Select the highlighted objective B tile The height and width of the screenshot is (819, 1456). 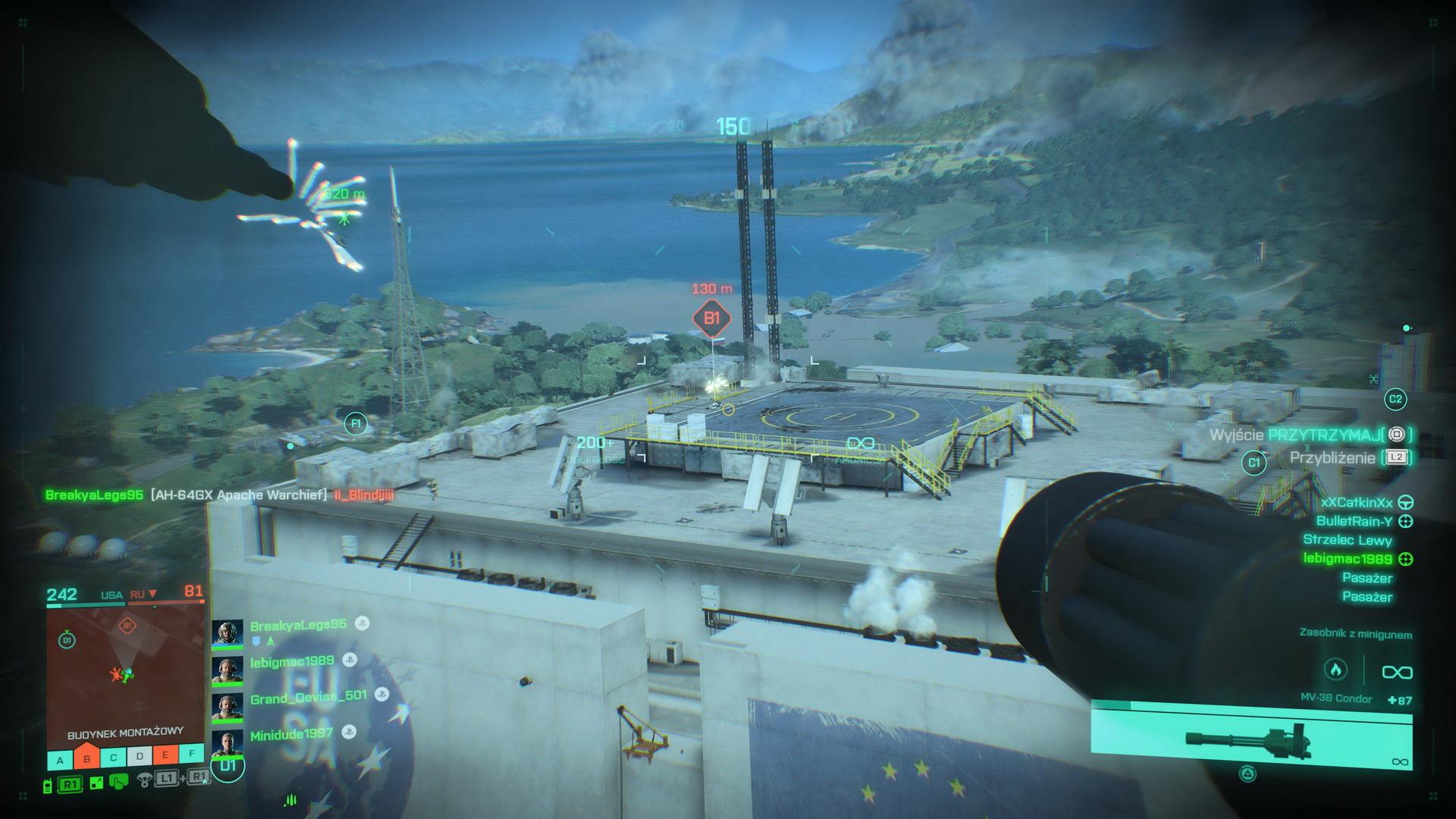tap(87, 757)
